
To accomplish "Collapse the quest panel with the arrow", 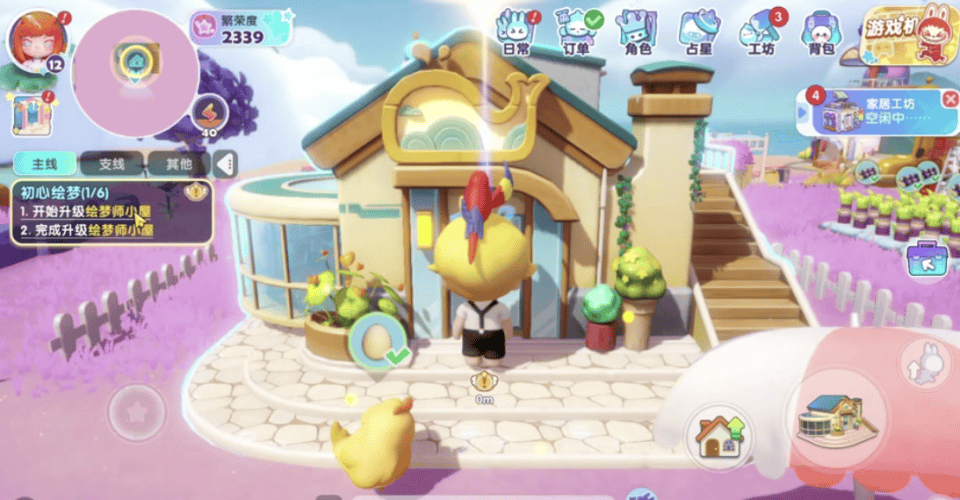I will pyautogui.click(x=227, y=164).
